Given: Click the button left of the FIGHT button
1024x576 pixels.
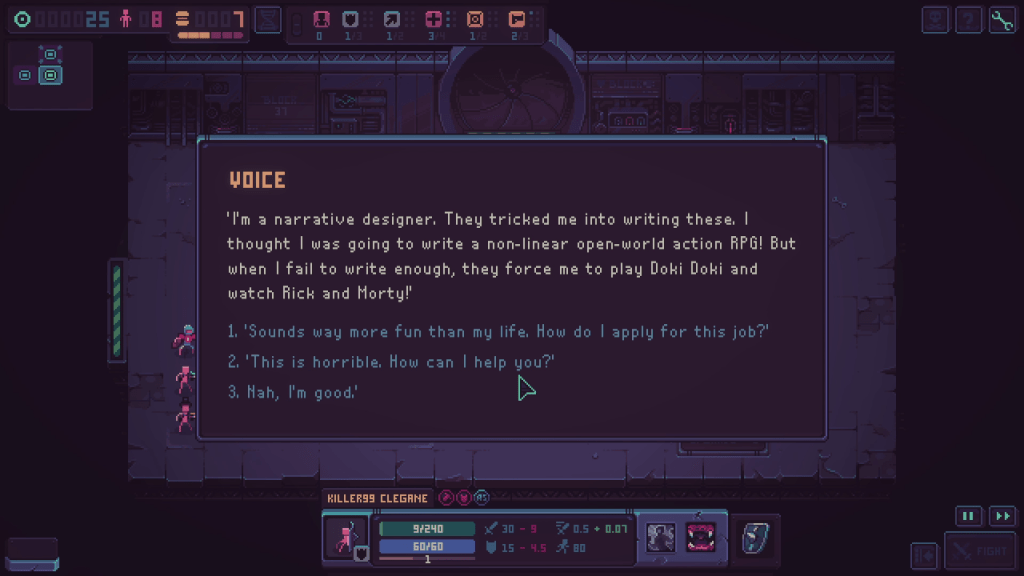Looking at the screenshot, I should tap(924, 553).
